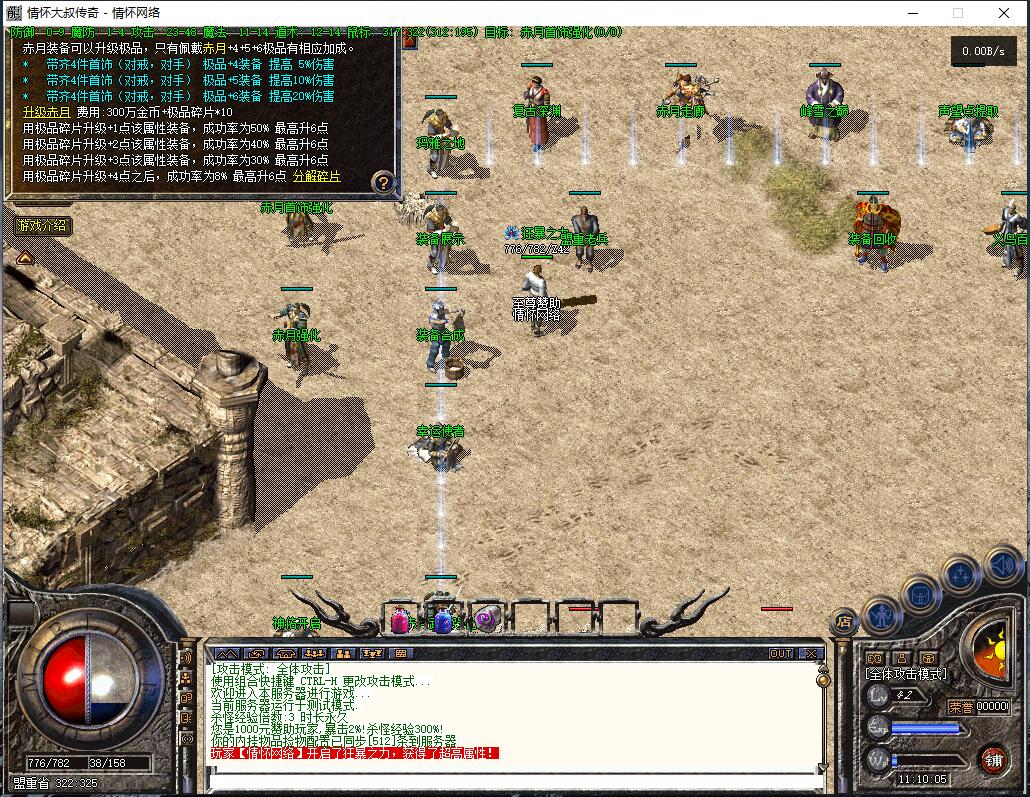Click the OUT button on the chat bar
The width and height of the screenshot is (1030, 797).
781,653
